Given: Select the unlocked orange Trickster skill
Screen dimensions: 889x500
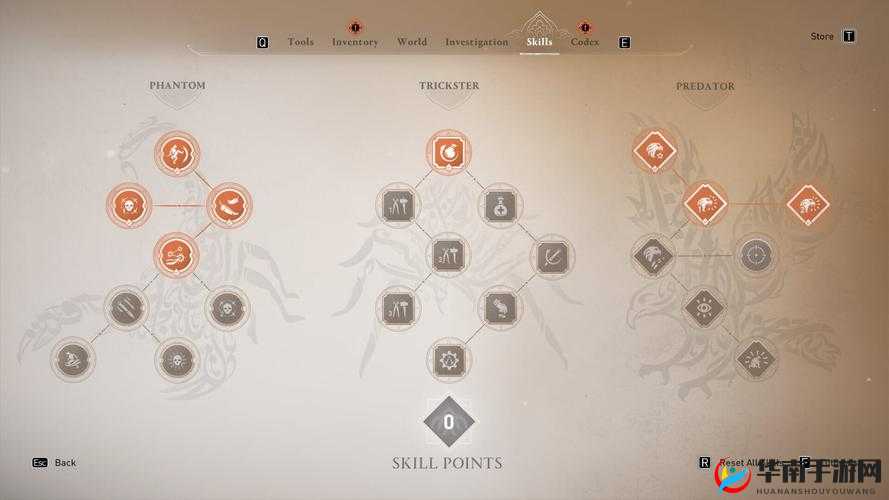Looking at the screenshot, I should click(x=448, y=153).
